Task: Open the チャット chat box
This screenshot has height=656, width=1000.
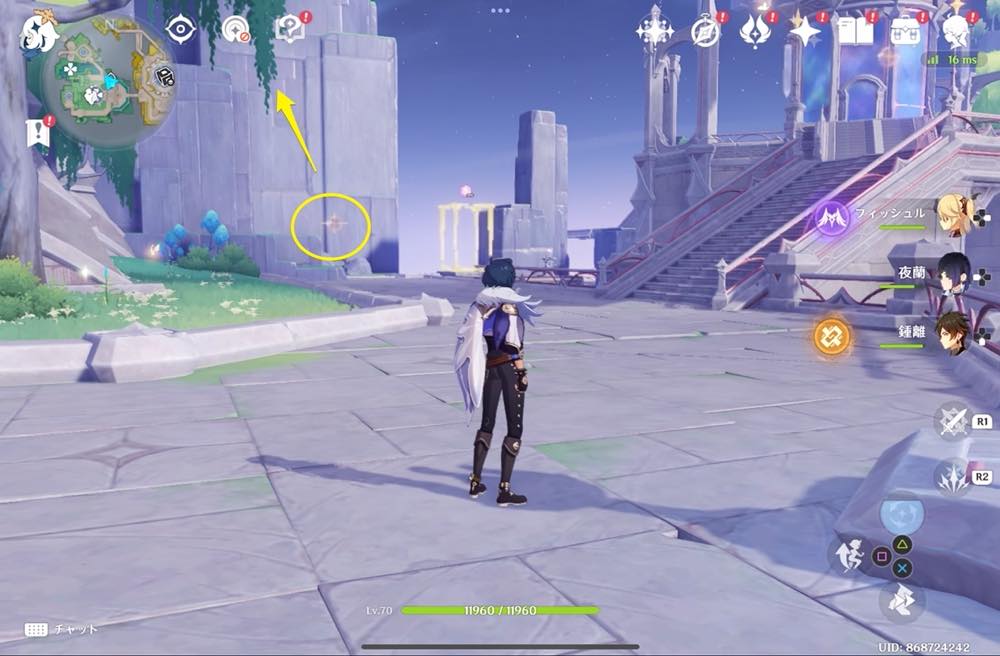Action: pos(62,629)
